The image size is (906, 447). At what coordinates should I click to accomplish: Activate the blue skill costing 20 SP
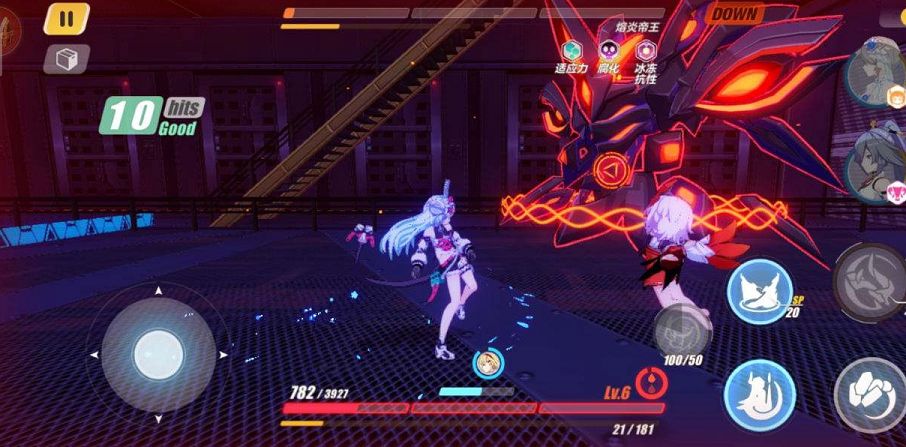[x=759, y=292]
